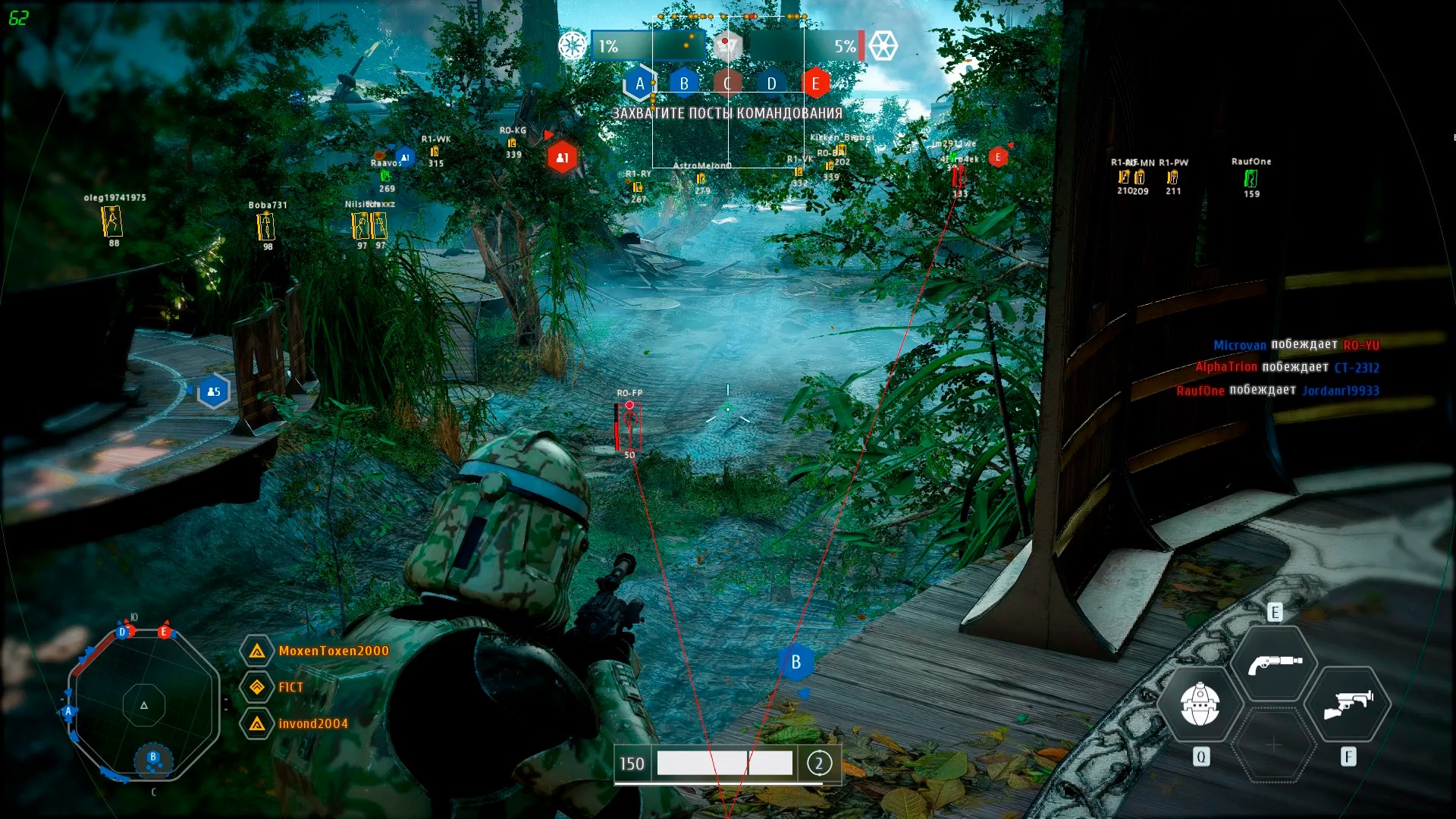Click the B objective marker on the boardwalk
This screenshot has width=1456, height=819.
click(795, 662)
